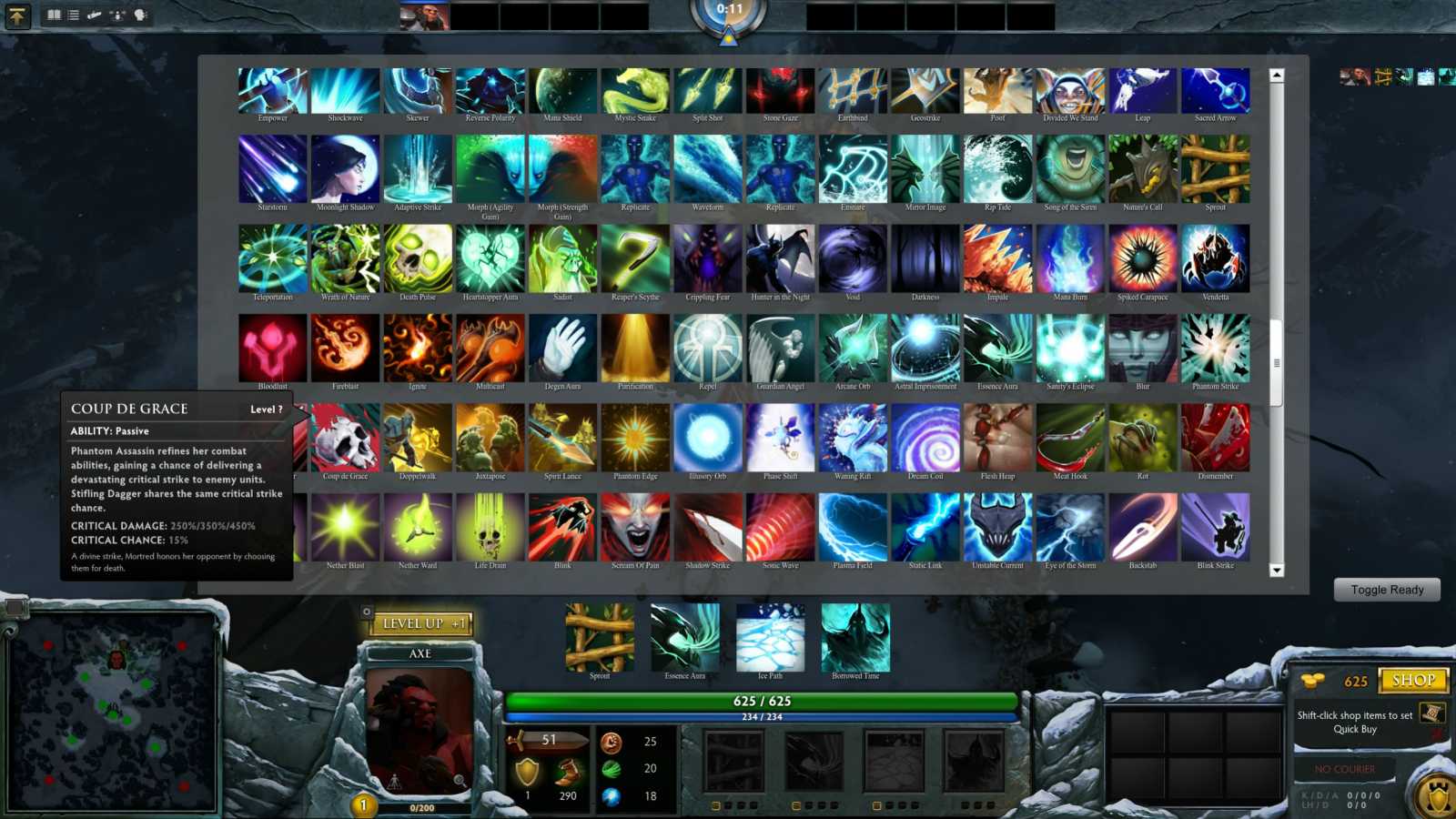
Task: Select the Mana Shield ability
Action: [x=562, y=88]
